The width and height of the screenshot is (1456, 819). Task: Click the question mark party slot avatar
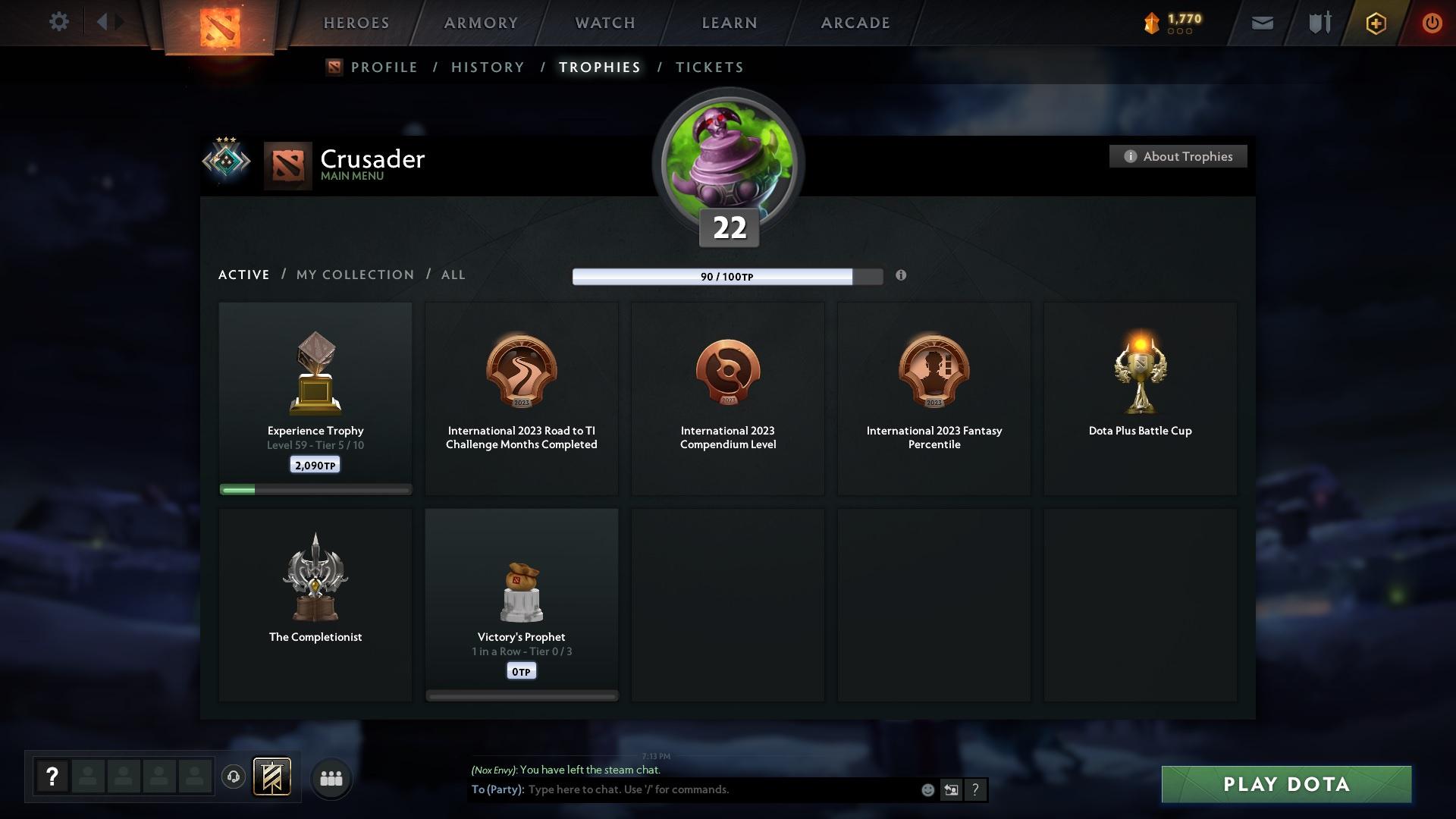coord(52,777)
